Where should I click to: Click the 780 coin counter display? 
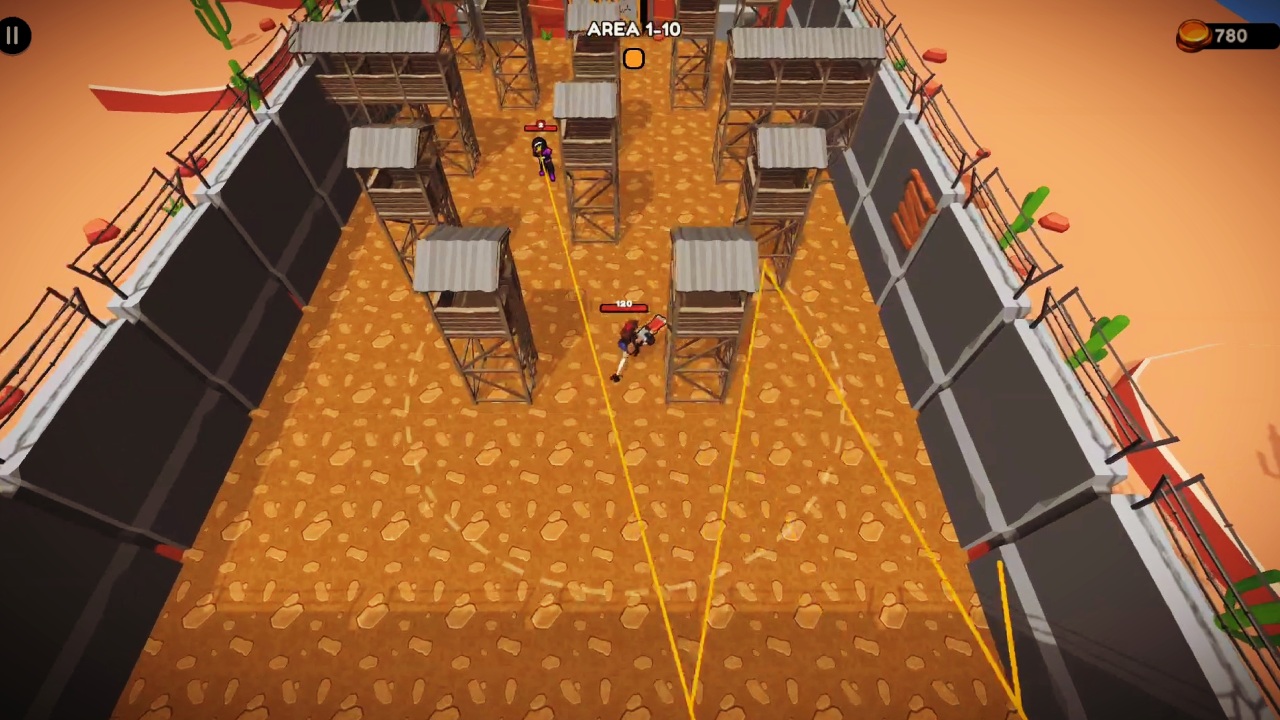[x=1230, y=35]
